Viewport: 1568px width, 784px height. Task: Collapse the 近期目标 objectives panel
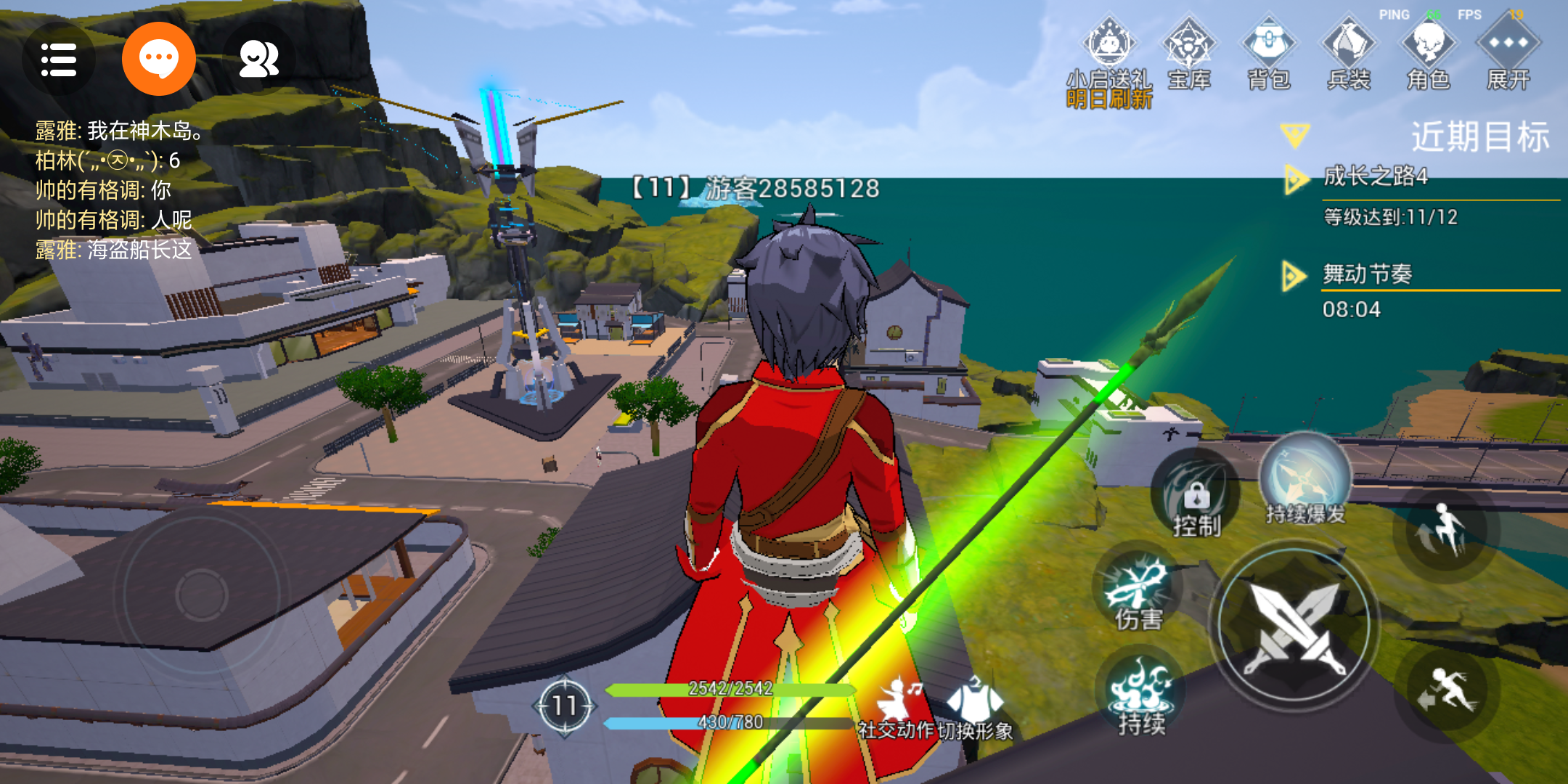pyautogui.click(x=1294, y=135)
